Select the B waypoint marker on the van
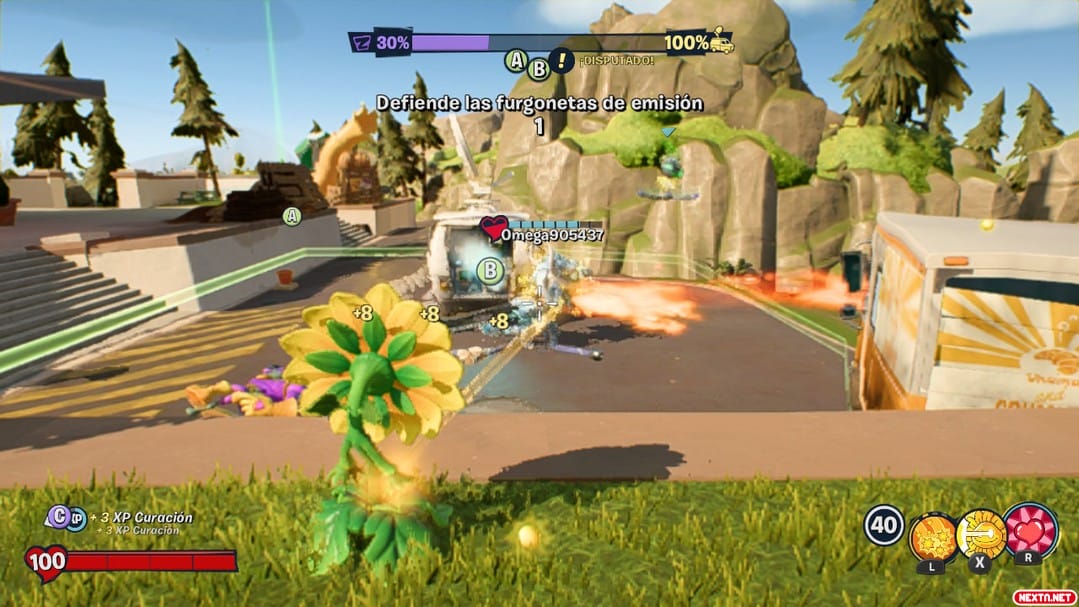 point(490,269)
